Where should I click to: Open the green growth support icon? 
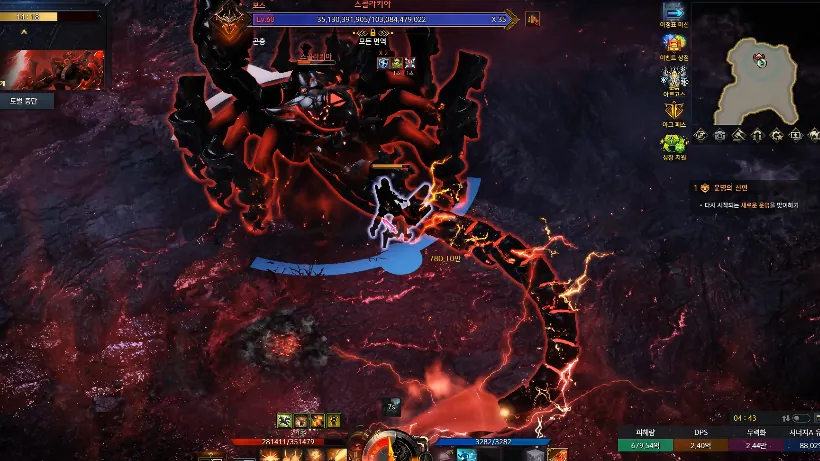pos(673,142)
